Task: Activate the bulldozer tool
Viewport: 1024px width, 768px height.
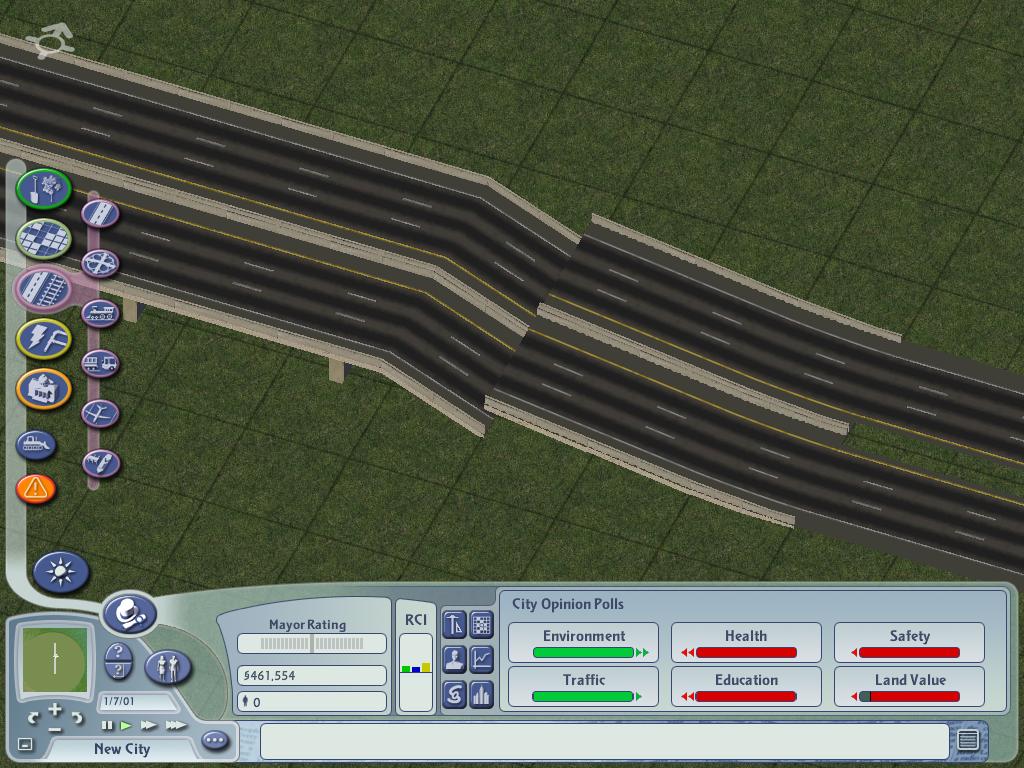Action: pyautogui.click(x=36, y=444)
